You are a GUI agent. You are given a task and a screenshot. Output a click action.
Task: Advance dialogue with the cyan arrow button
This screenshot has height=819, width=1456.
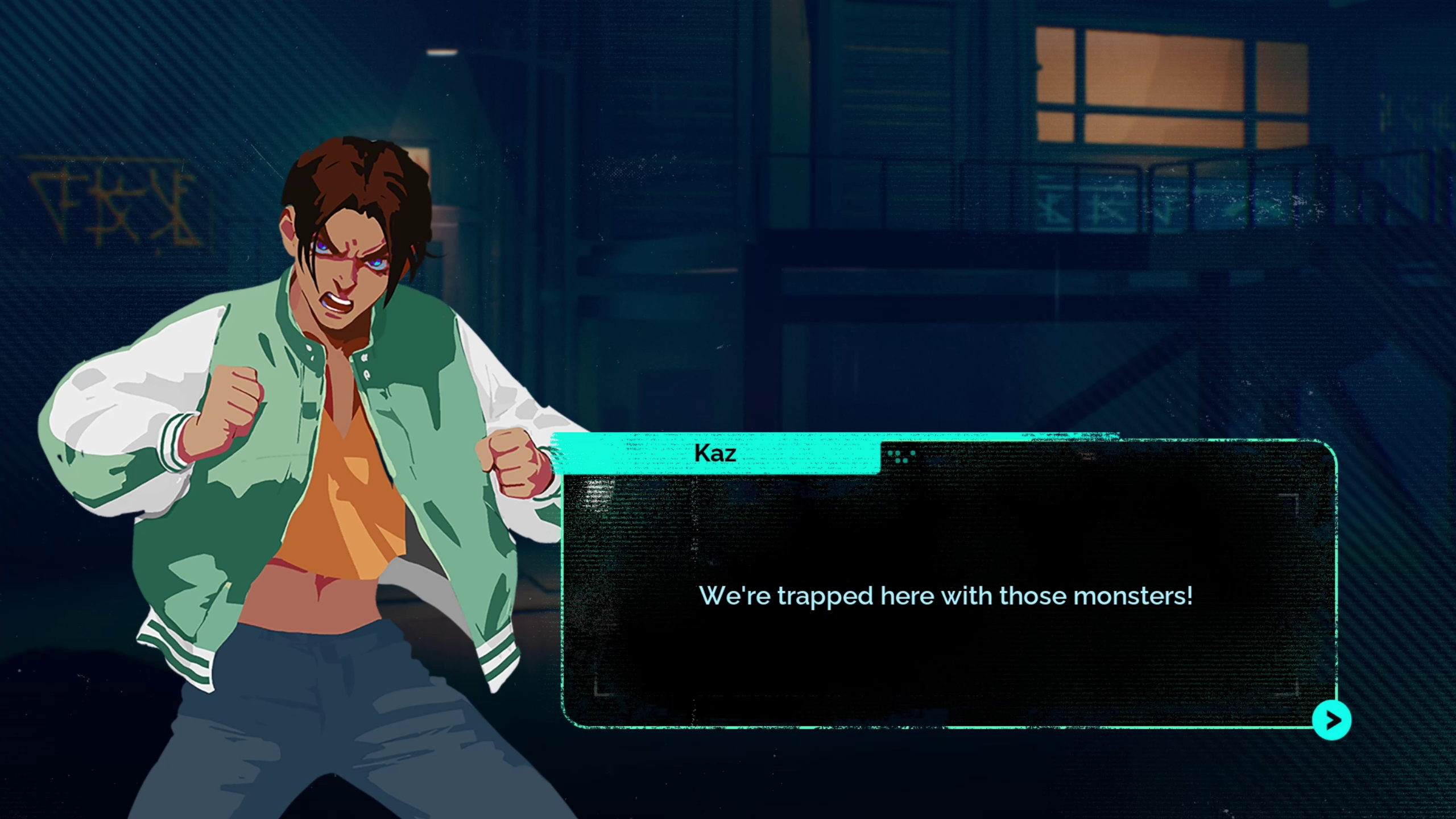pyautogui.click(x=1331, y=721)
